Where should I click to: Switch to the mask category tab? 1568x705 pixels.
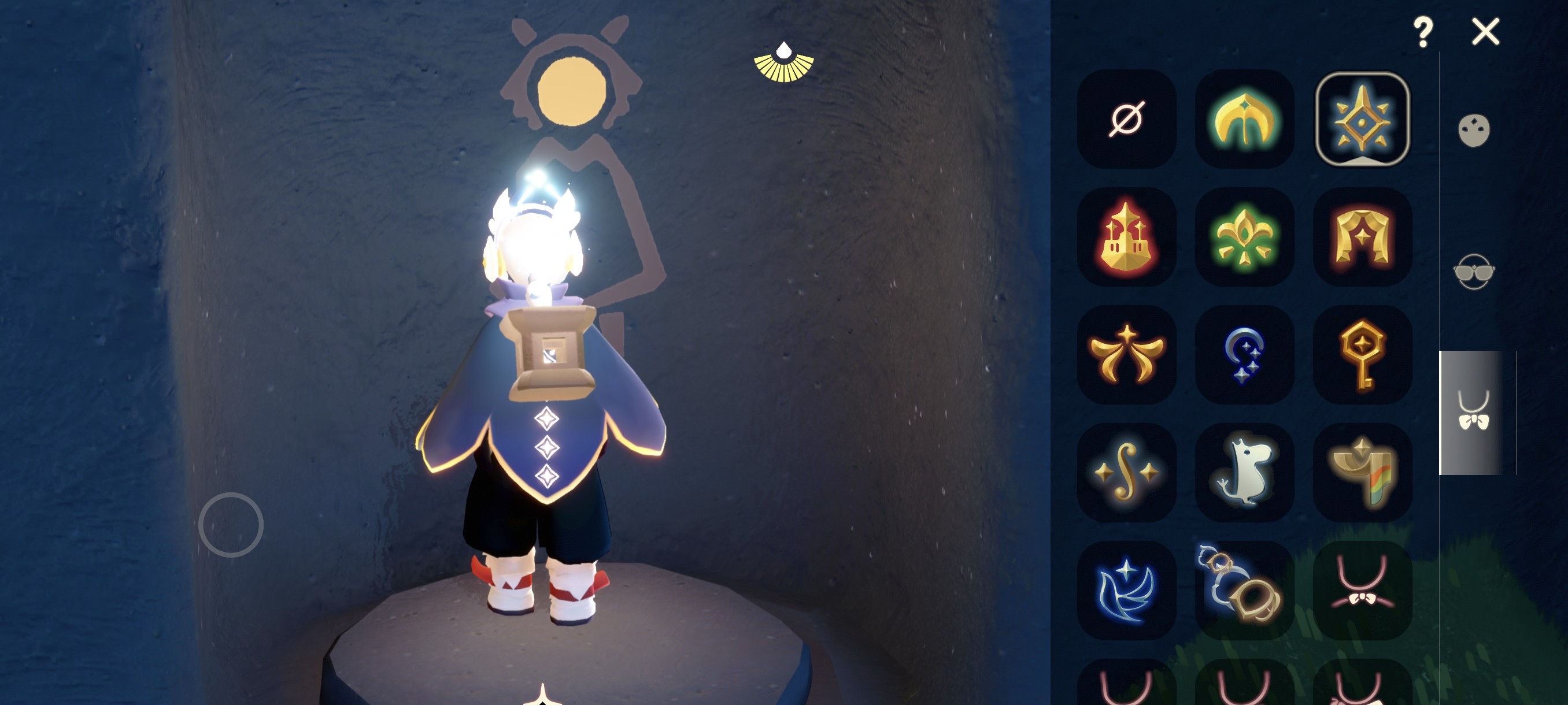tap(1474, 130)
